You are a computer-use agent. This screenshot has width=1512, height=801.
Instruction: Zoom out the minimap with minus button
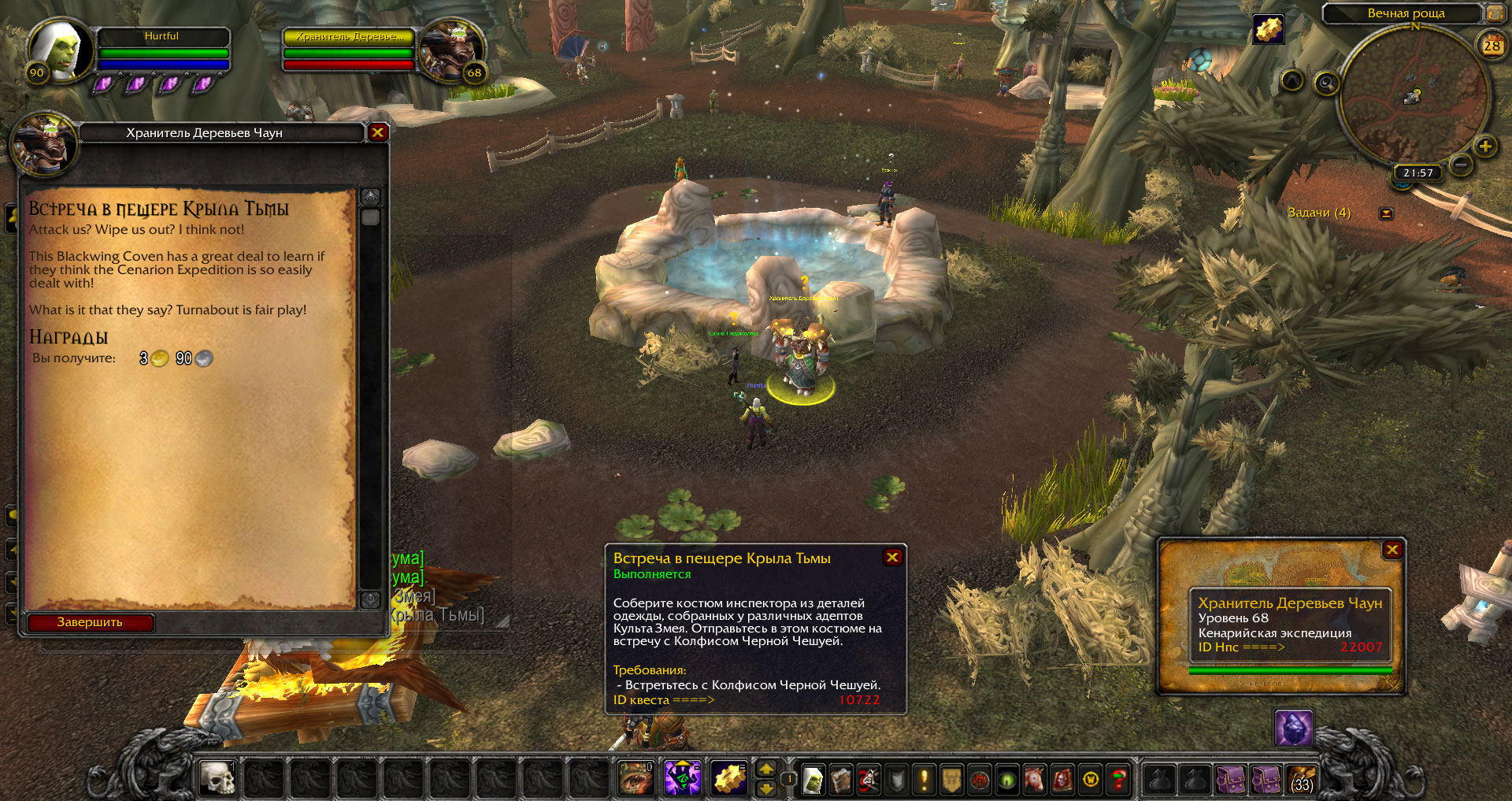pos(1461,165)
